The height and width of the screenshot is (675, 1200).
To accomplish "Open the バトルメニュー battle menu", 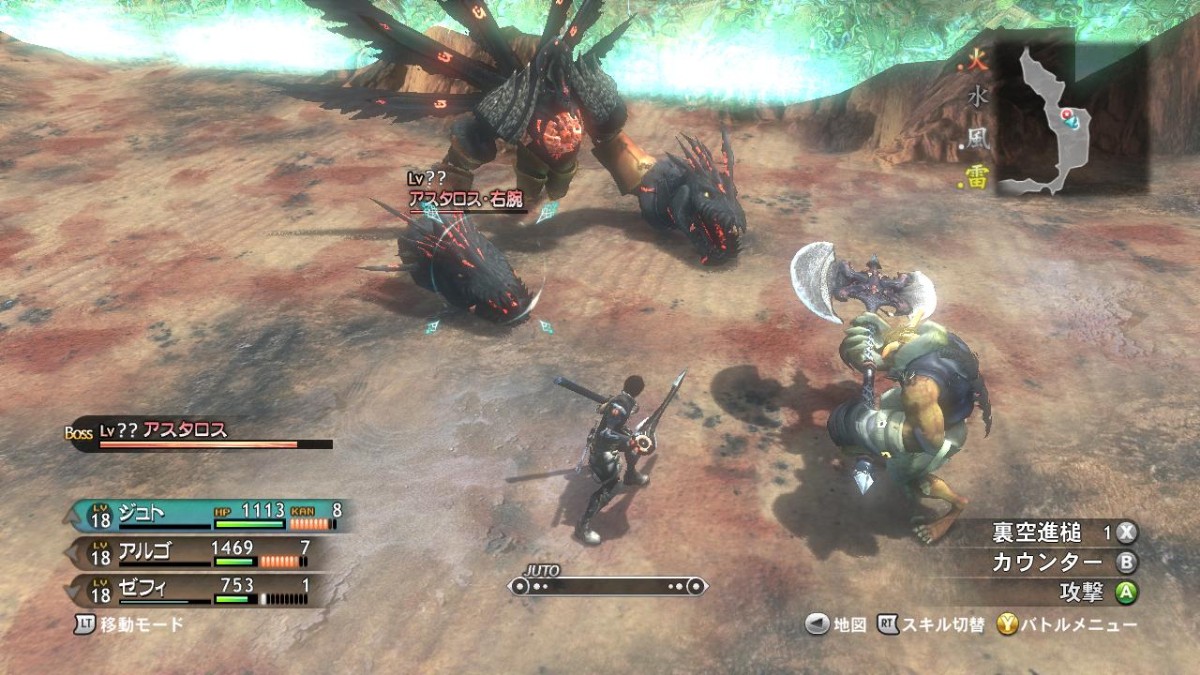I will (1068, 625).
